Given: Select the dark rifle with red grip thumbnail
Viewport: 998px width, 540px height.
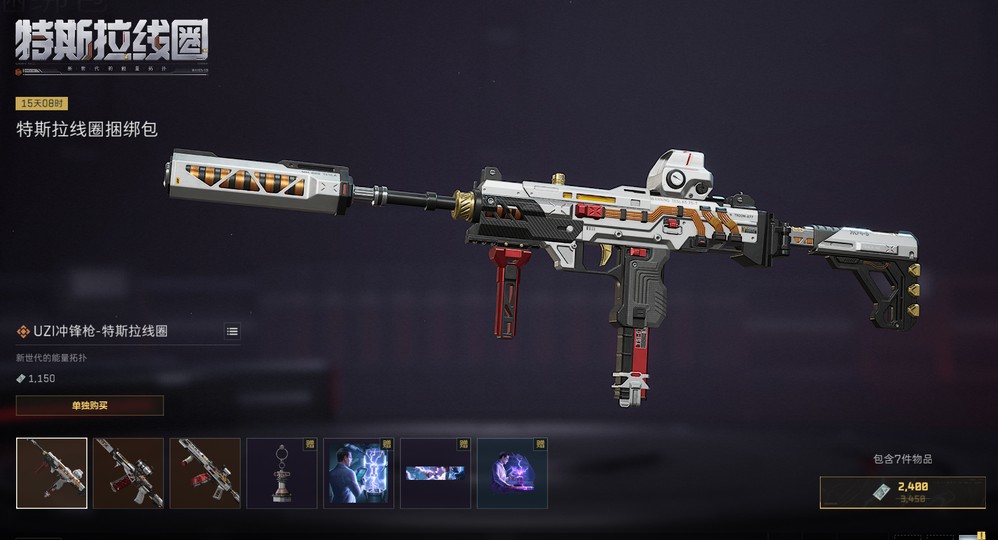Looking at the screenshot, I should (128, 472).
